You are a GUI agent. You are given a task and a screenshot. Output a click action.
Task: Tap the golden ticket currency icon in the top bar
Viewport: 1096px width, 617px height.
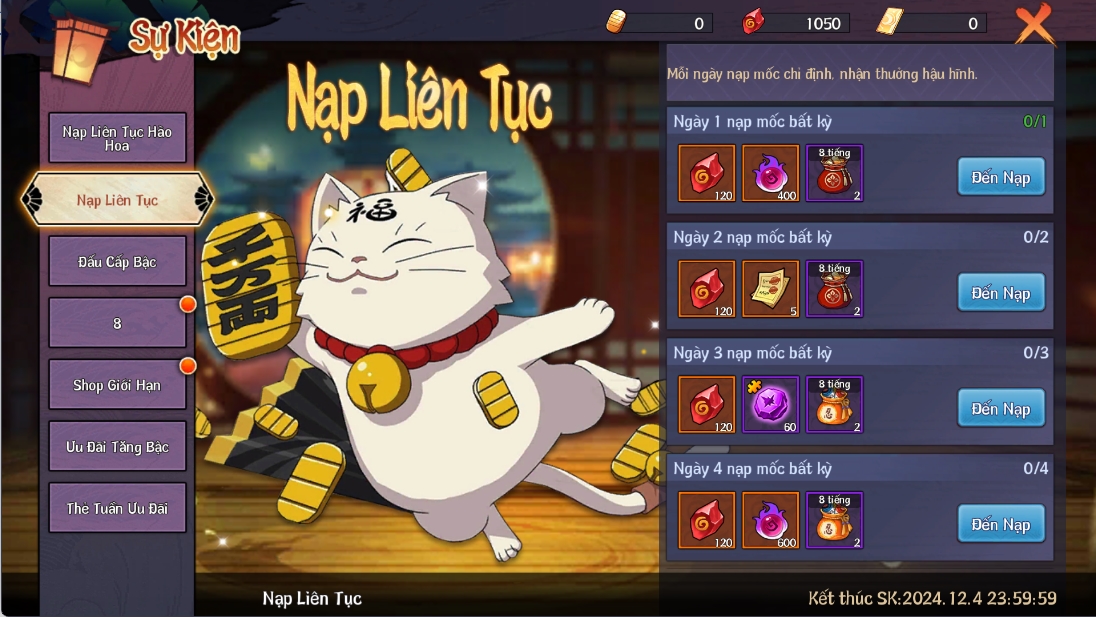point(889,22)
